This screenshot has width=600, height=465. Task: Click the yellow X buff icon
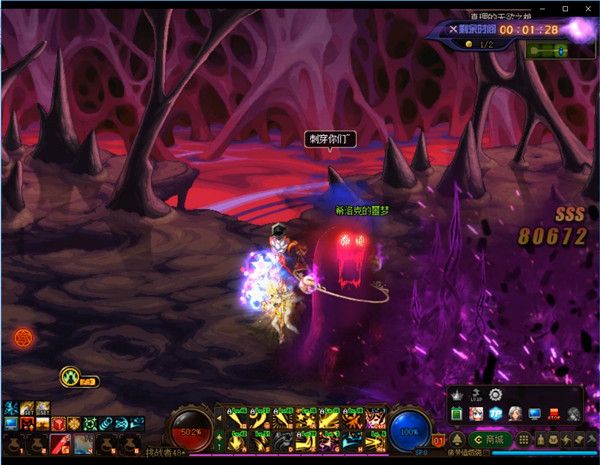(x=69, y=377)
